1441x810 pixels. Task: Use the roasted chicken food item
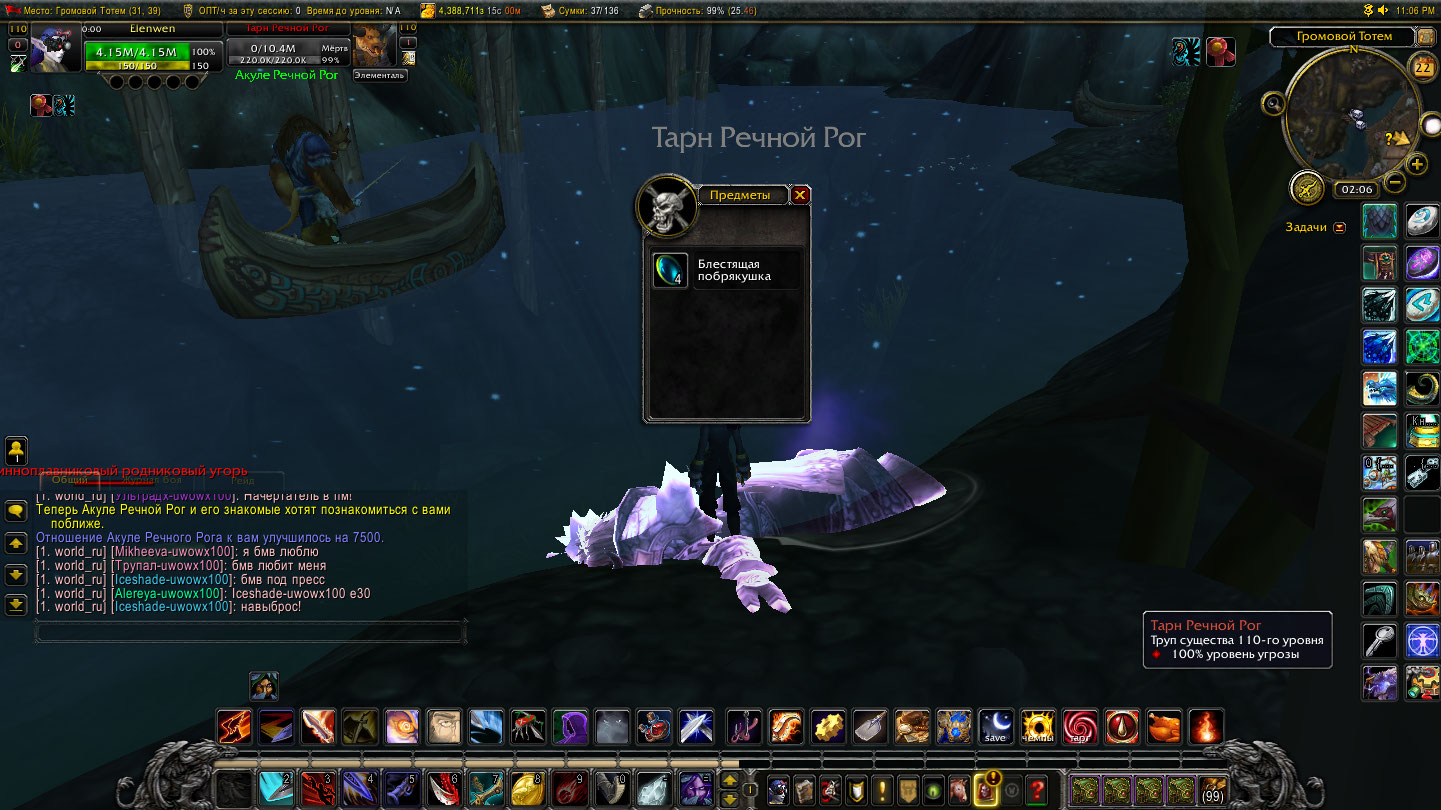(1163, 726)
